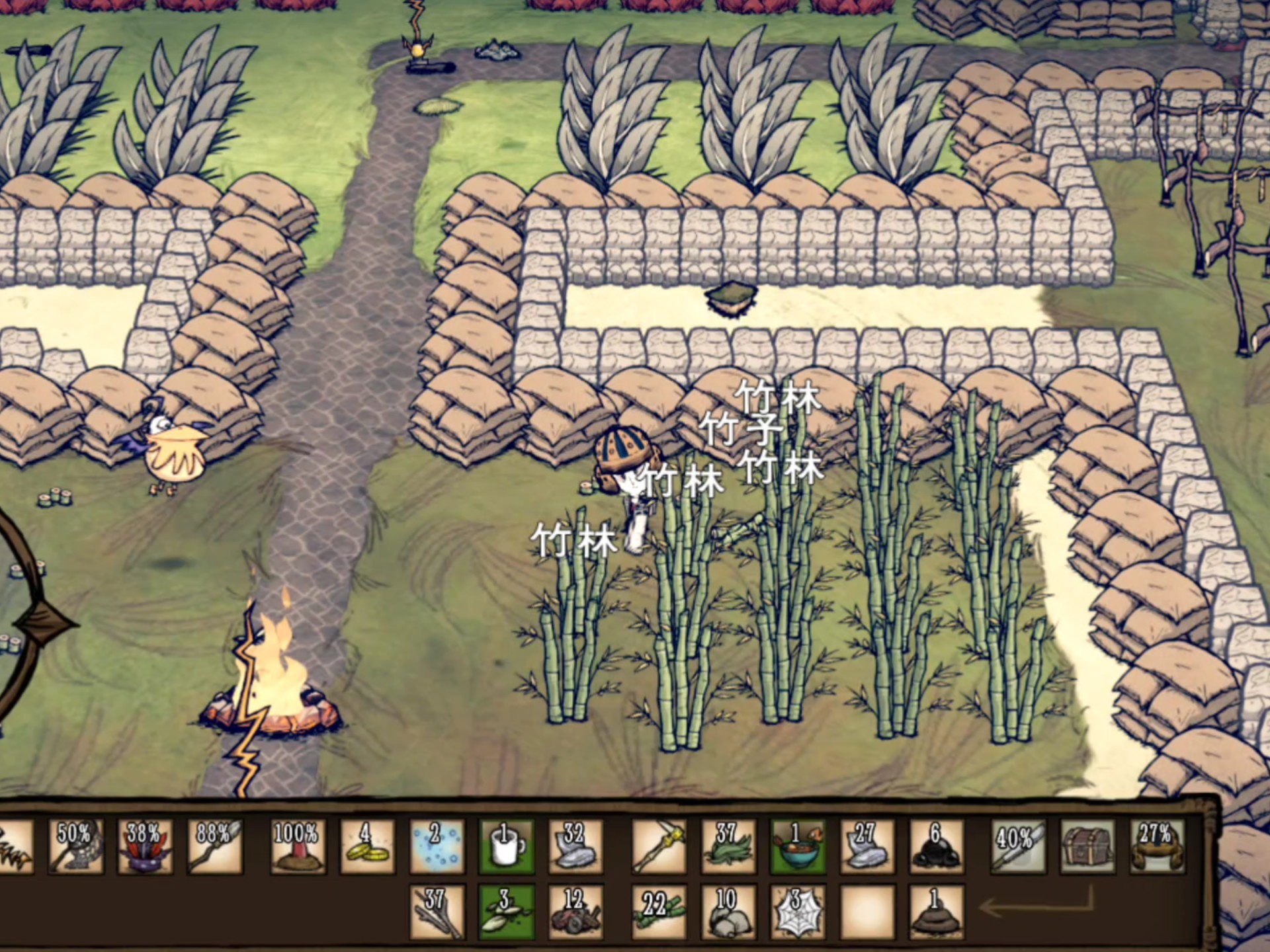Select the stack of 4 gold dubloons
Viewport: 1270px width, 952px height.
click(367, 847)
